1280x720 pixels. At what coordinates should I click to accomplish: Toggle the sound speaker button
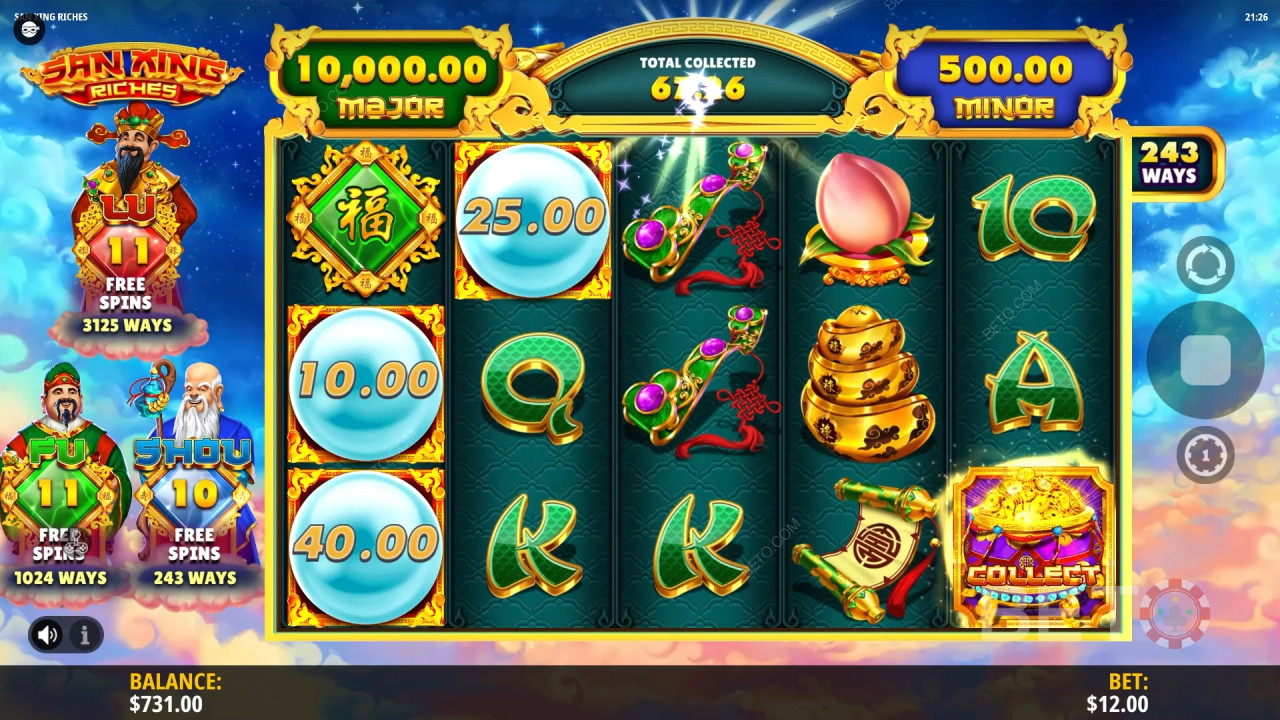tap(47, 634)
